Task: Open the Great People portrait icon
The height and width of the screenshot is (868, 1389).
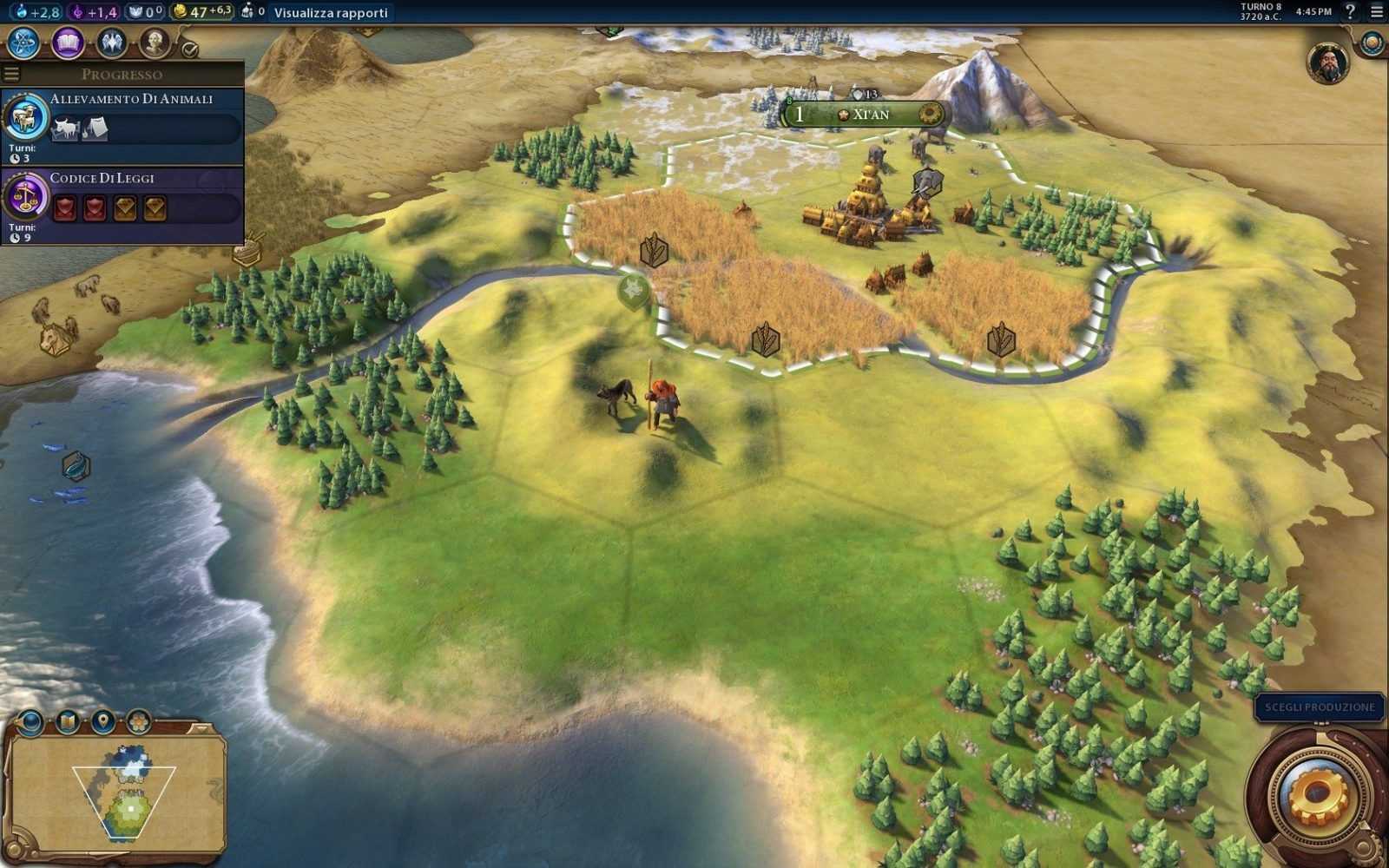Action: click(155, 42)
